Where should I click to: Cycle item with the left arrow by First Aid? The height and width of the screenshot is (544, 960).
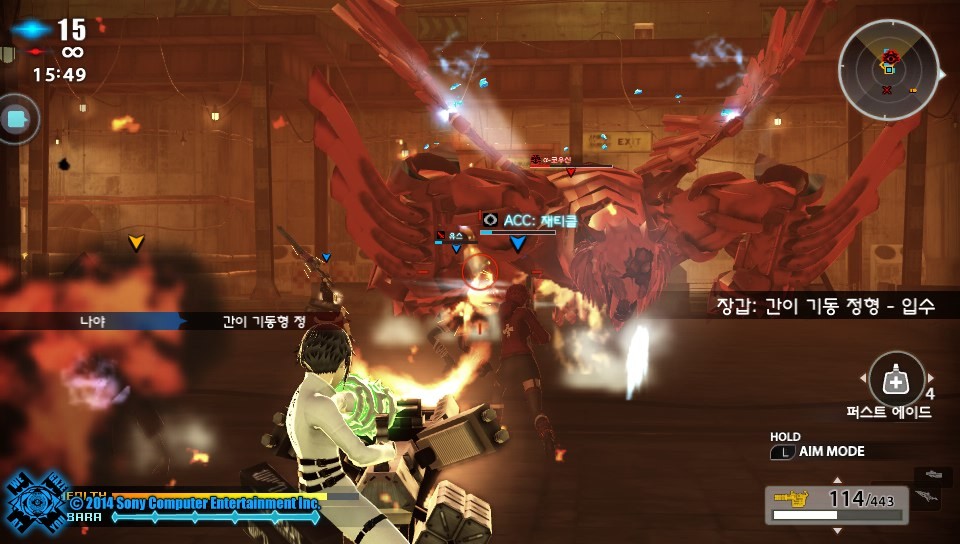click(862, 378)
